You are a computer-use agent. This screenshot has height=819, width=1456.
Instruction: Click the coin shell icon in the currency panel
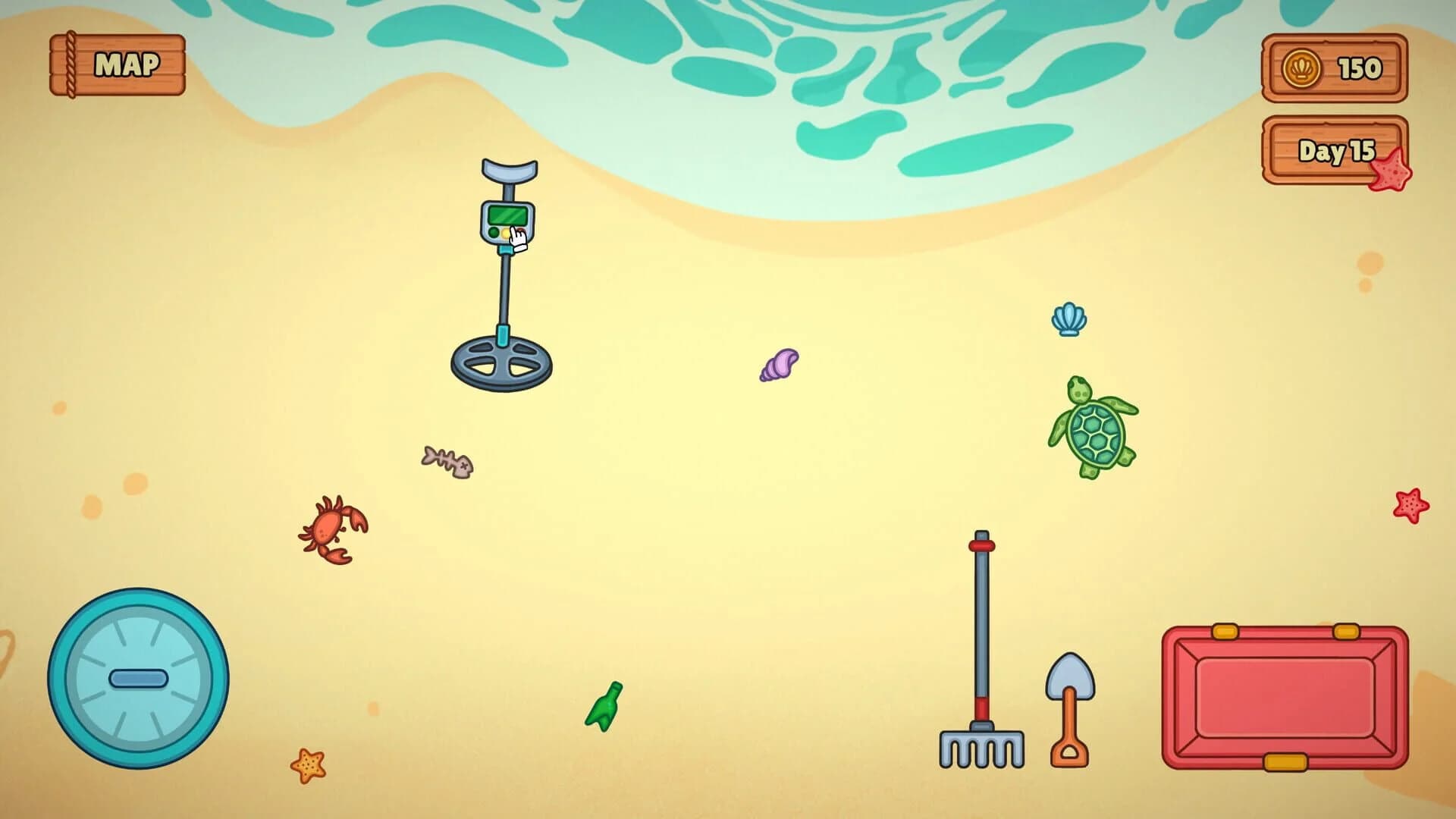pyautogui.click(x=1301, y=68)
